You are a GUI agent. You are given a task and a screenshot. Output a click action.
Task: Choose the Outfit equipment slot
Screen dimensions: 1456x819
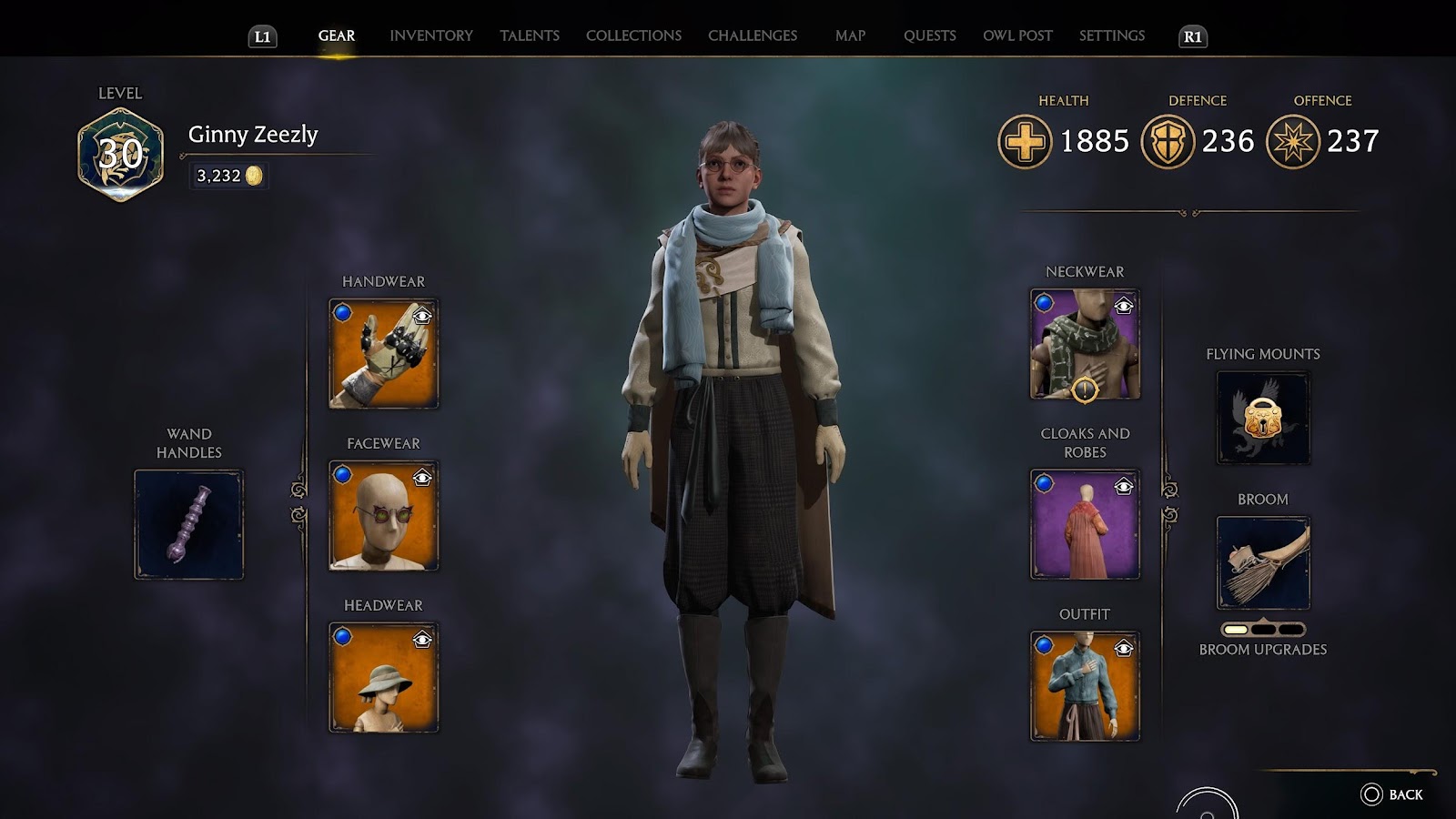click(x=1085, y=686)
